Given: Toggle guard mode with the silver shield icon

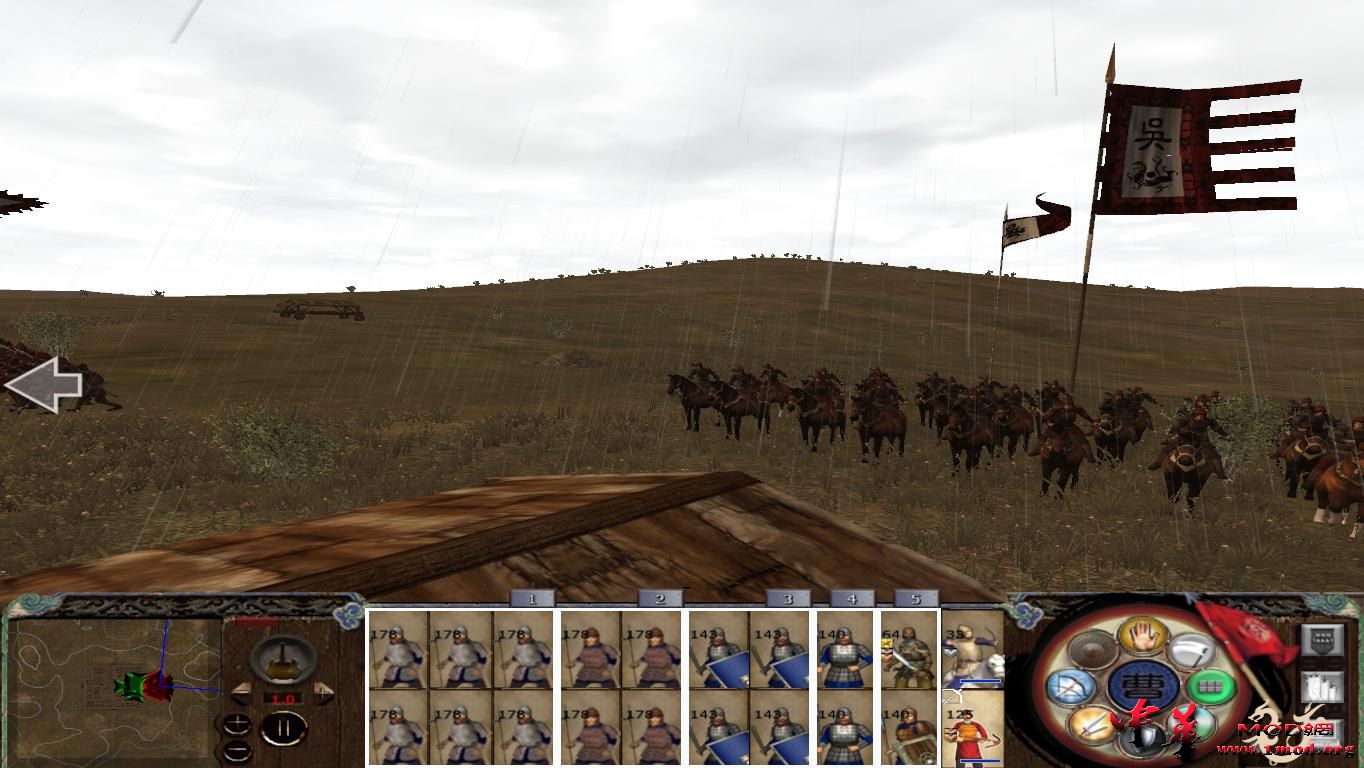Looking at the screenshot, I should click(x=1143, y=740).
